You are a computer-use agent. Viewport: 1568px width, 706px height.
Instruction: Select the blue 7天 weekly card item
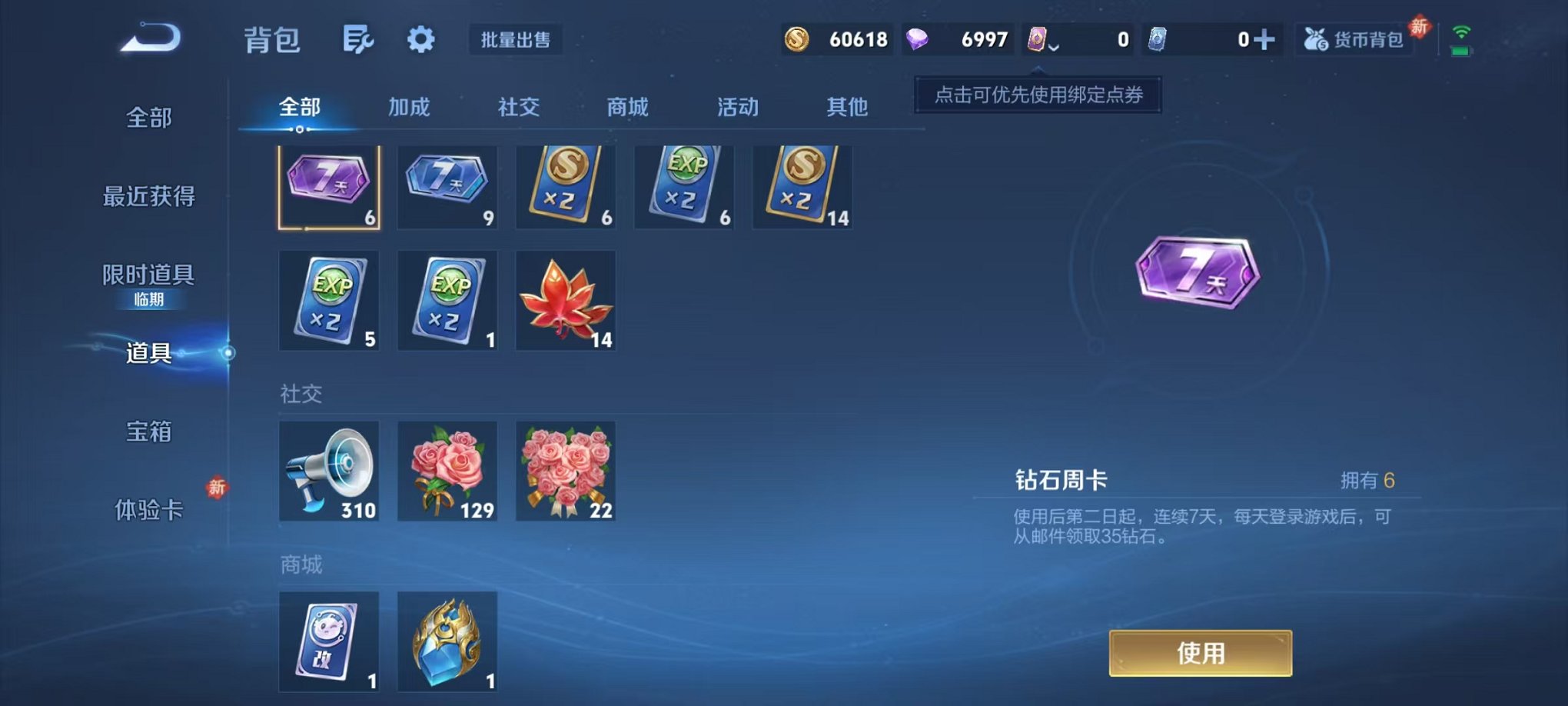pyautogui.click(x=447, y=186)
